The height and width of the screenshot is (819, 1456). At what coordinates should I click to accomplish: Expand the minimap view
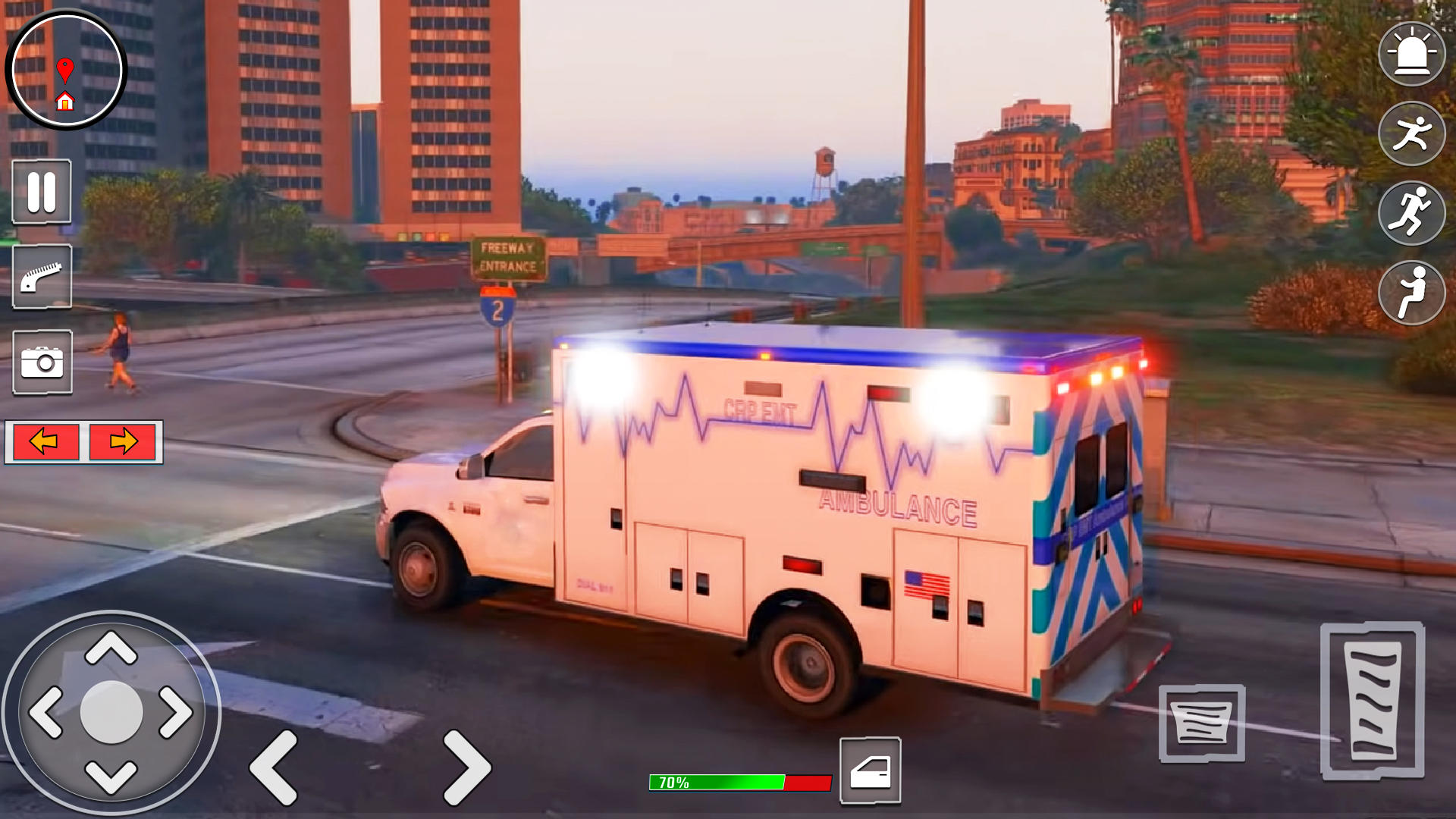point(67,70)
